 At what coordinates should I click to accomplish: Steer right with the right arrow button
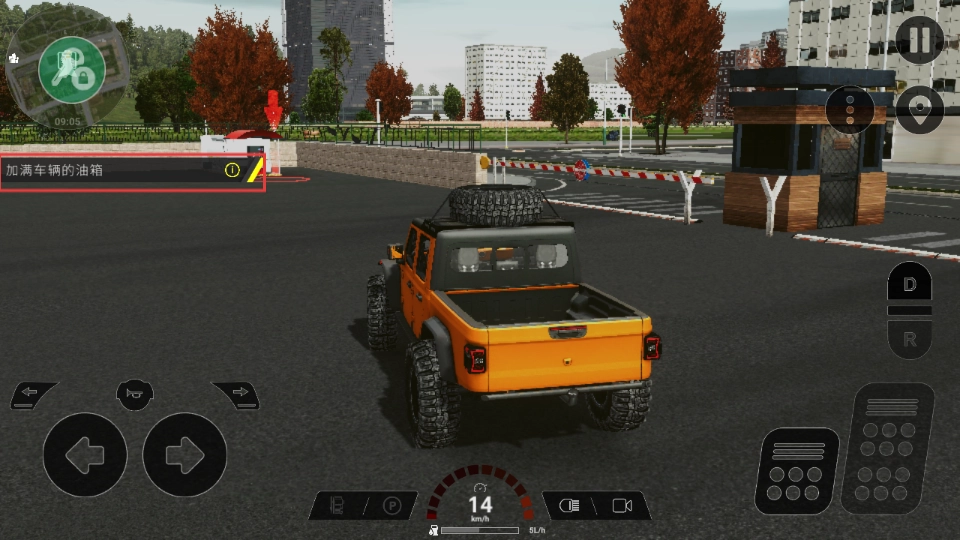(x=184, y=455)
